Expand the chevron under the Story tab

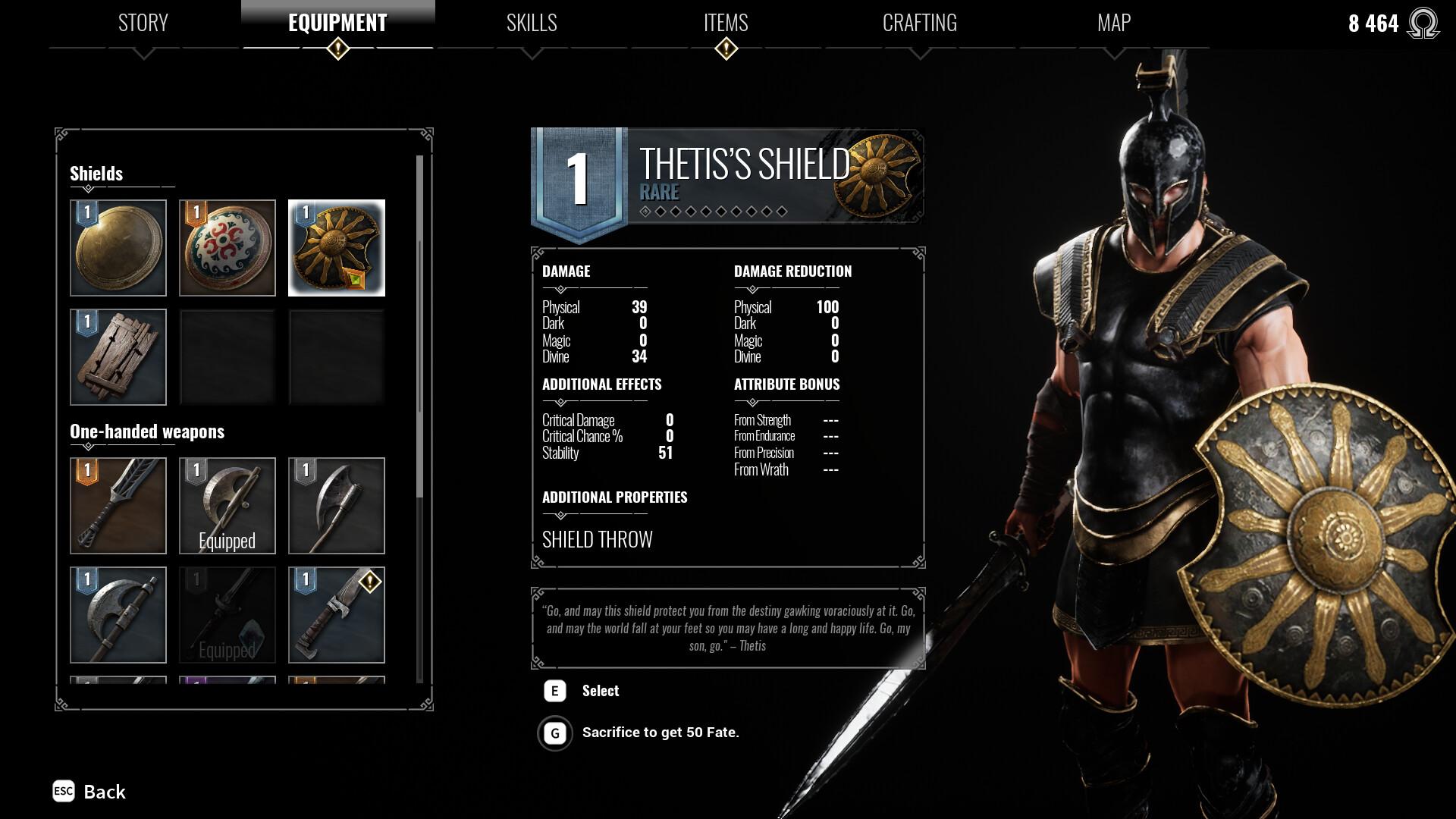pos(143,53)
